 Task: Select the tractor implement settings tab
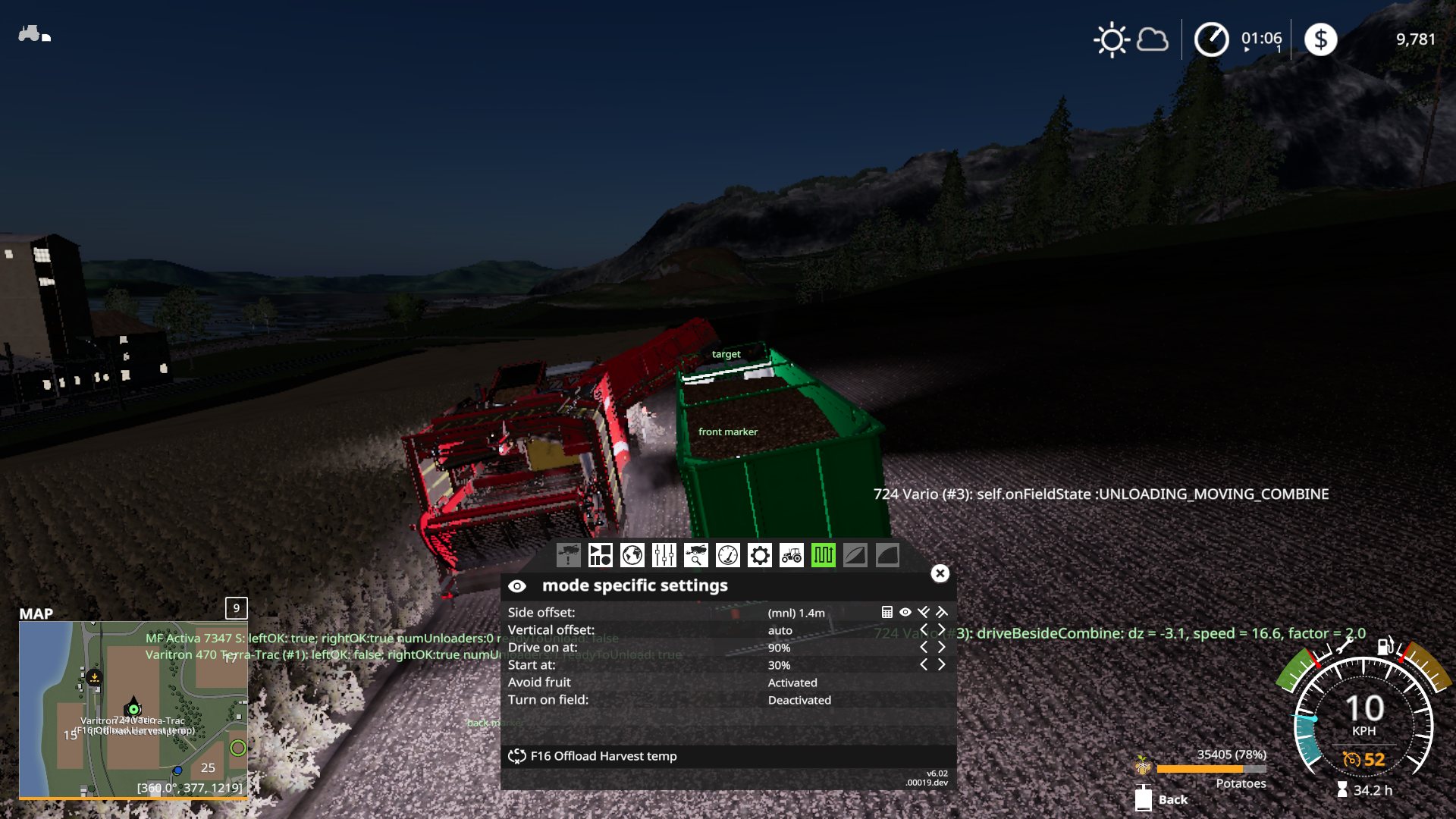pos(792,555)
